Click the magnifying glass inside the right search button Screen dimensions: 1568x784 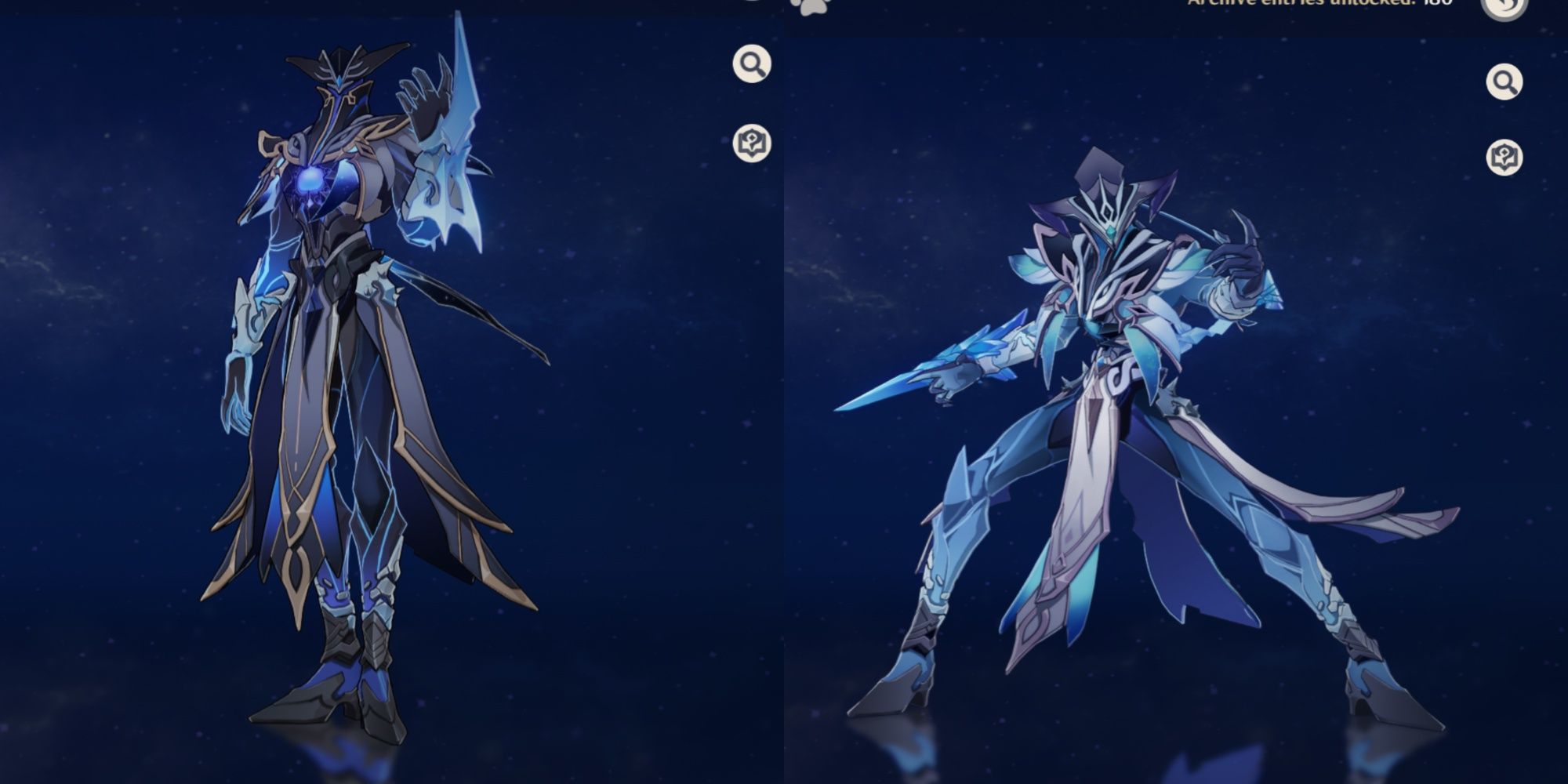point(1503,79)
